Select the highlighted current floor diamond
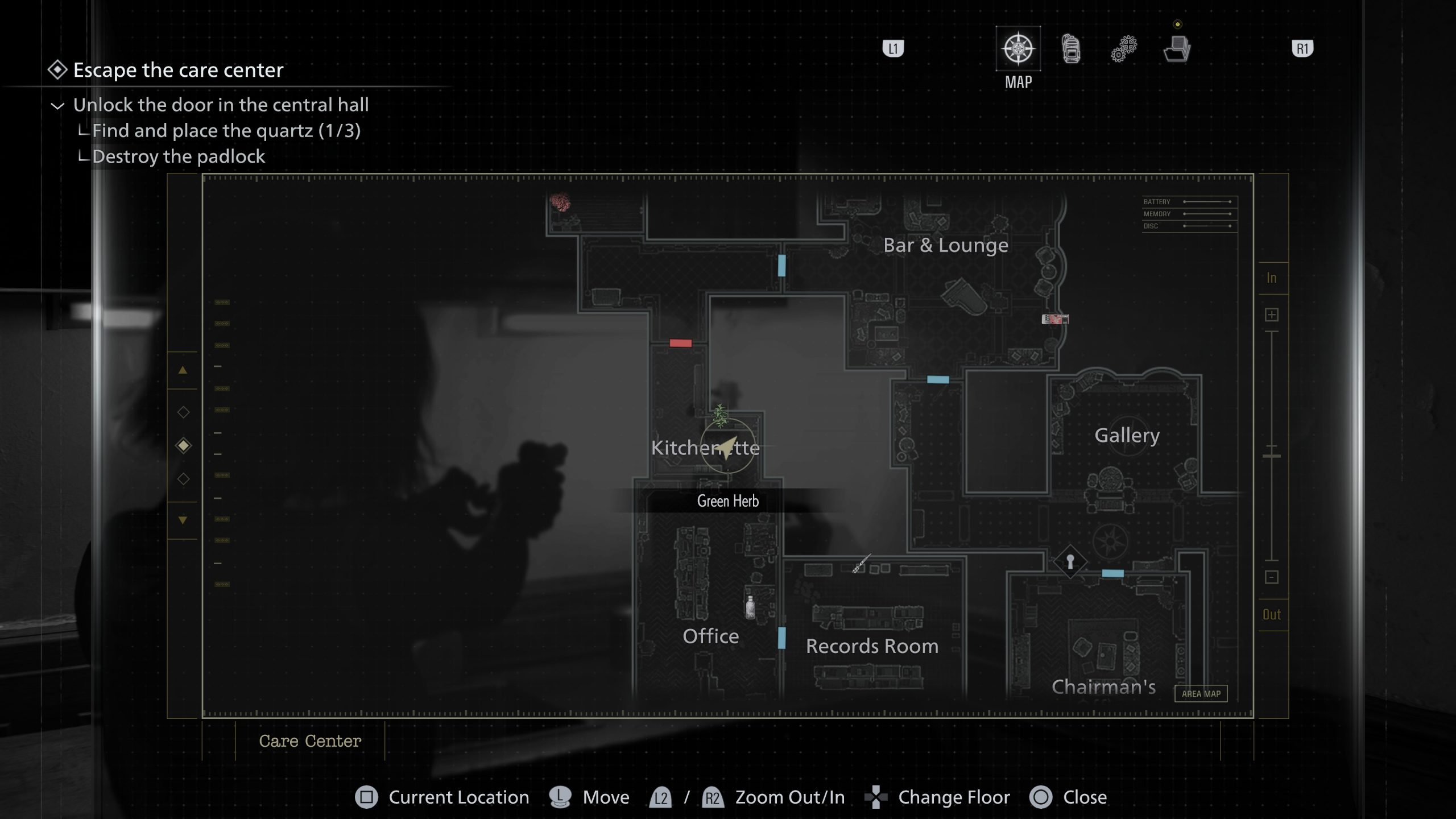The image size is (1456, 819). pyautogui.click(x=183, y=445)
